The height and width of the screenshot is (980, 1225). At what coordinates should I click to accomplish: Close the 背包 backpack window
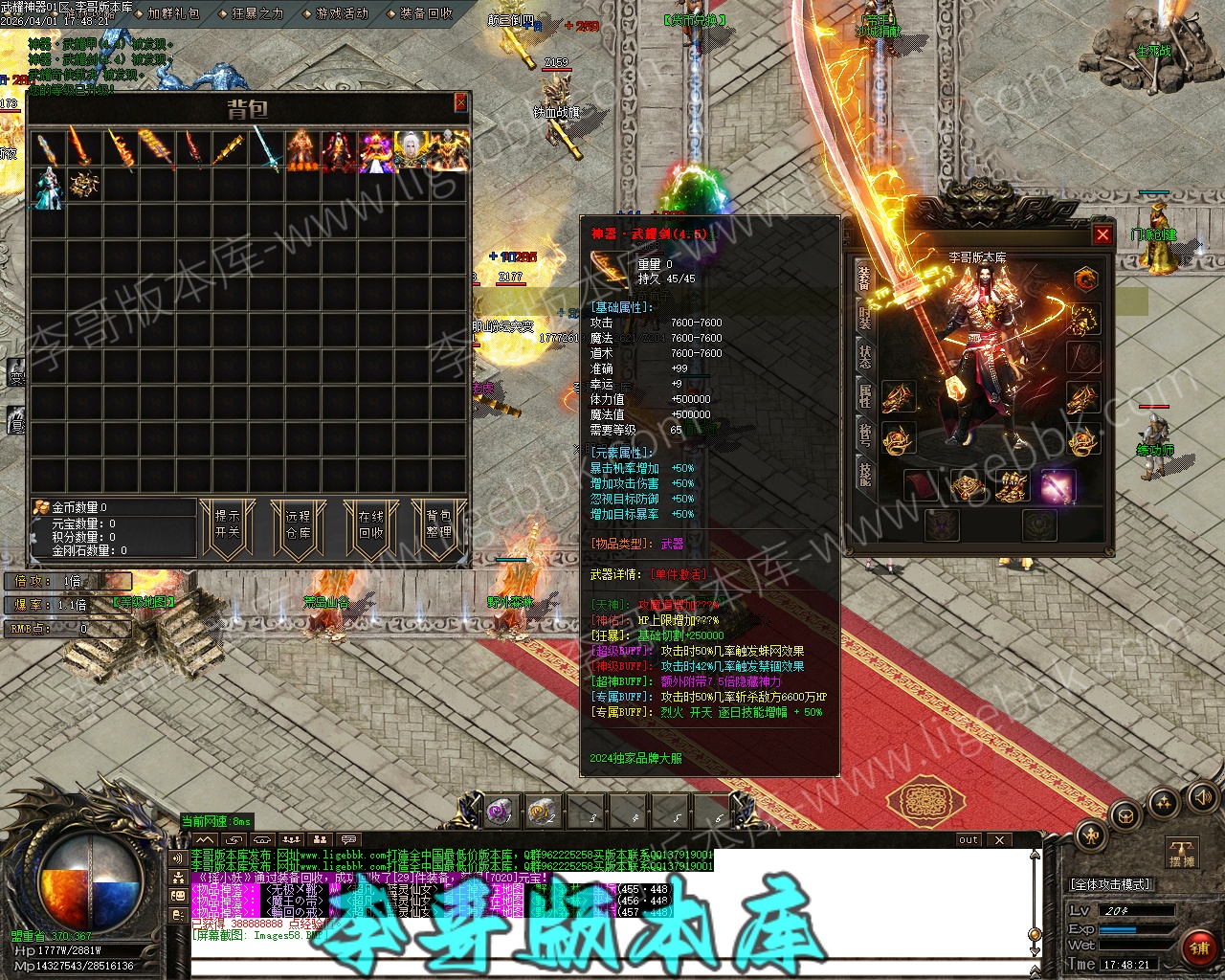(x=460, y=102)
